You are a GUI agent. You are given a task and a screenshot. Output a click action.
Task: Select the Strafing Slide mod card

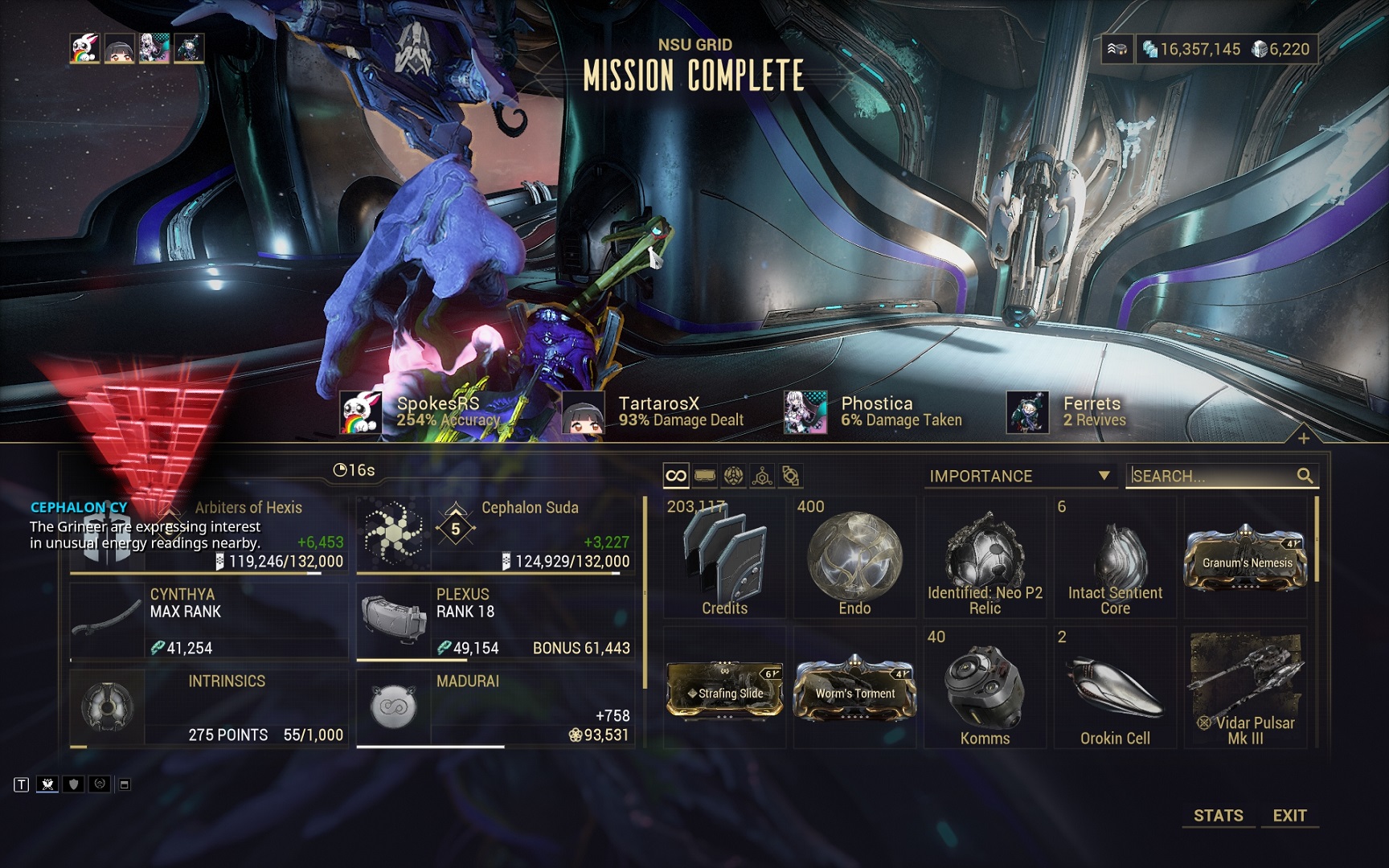coord(725,690)
